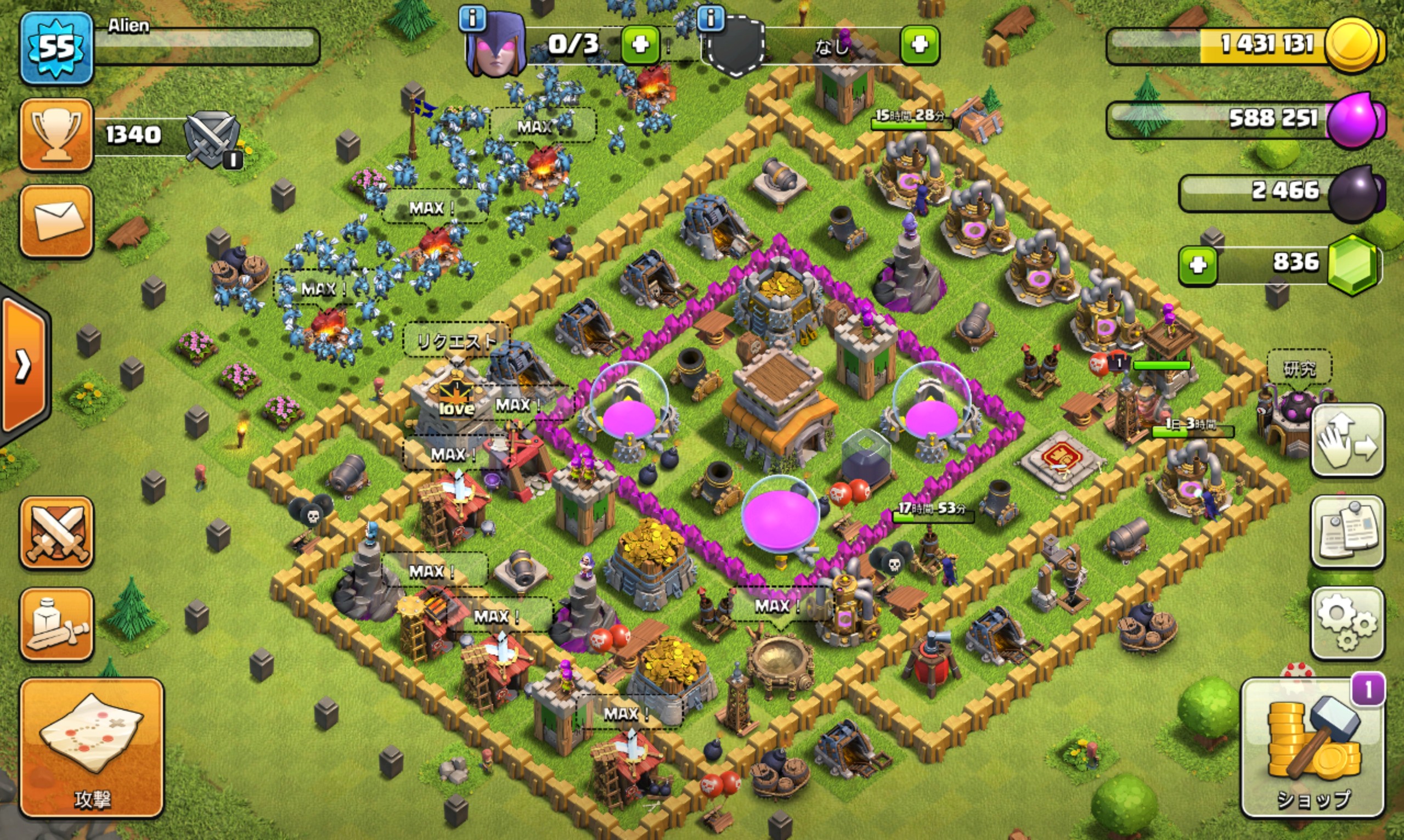Image resolution: width=1404 pixels, height=840 pixels.
Task: Tap the 研究 laboratory research bubble
Action: tap(1299, 369)
